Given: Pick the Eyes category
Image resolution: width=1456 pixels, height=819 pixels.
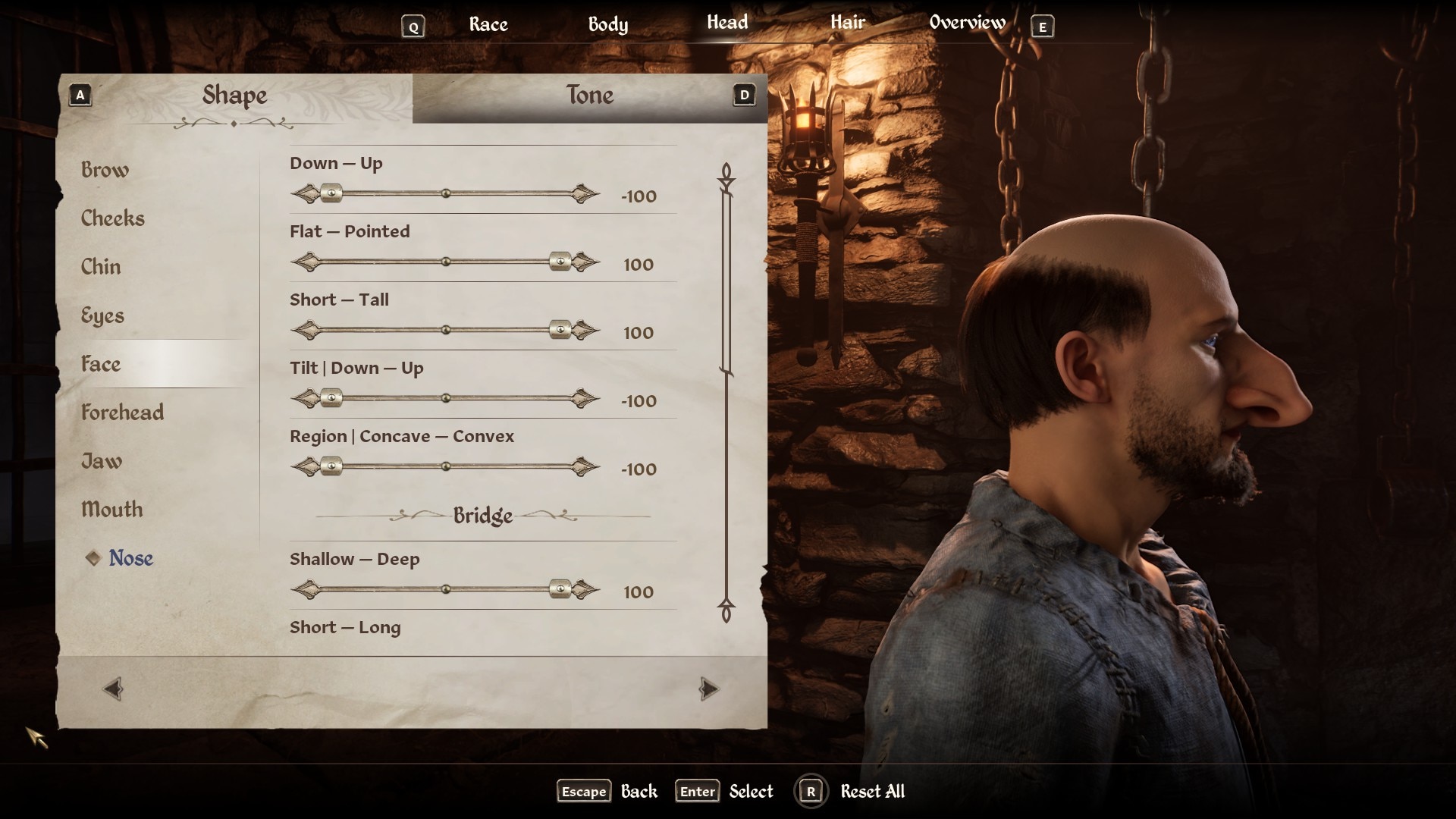Looking at the screenshot, I should point(102,315).
